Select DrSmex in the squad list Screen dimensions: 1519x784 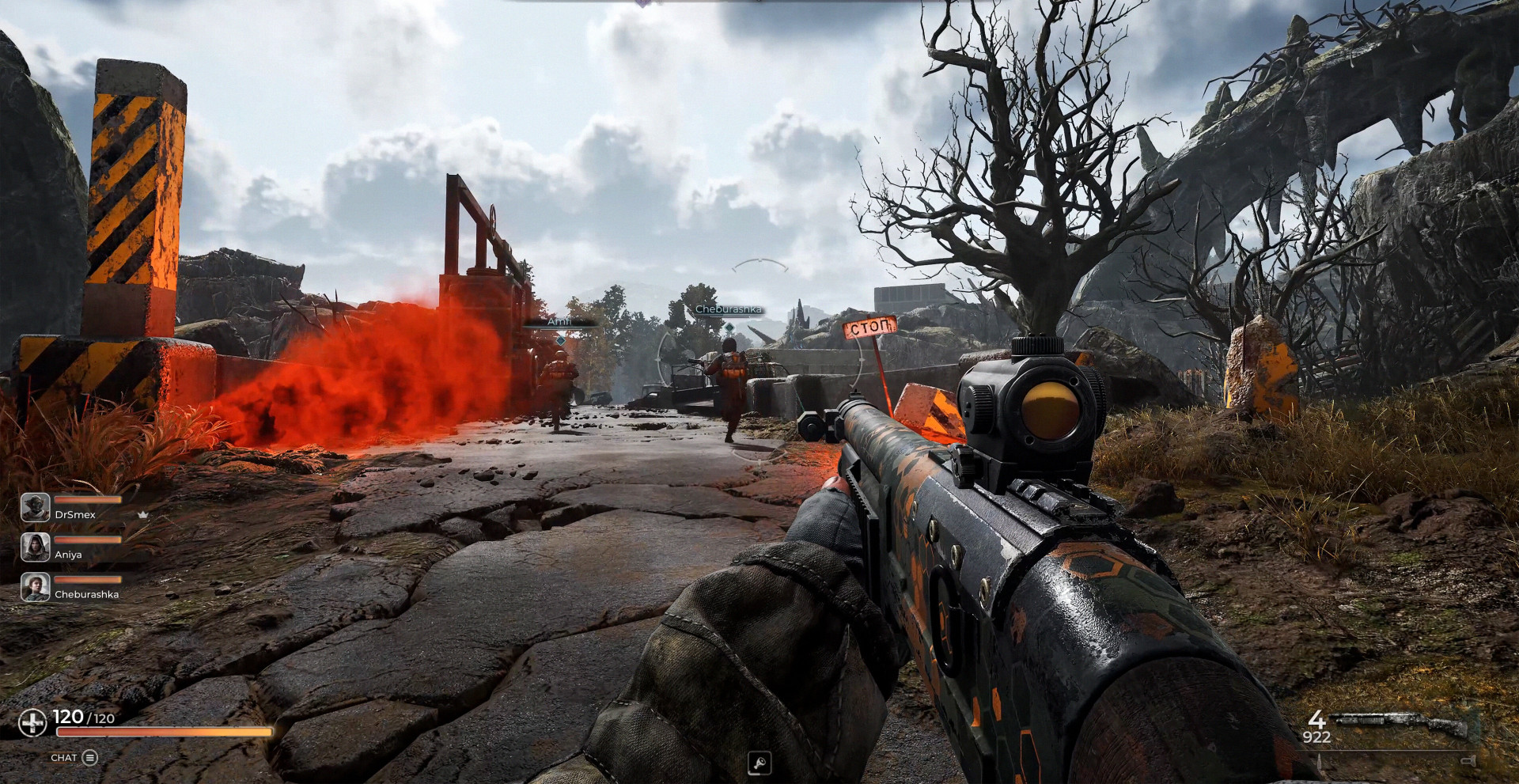75,514
